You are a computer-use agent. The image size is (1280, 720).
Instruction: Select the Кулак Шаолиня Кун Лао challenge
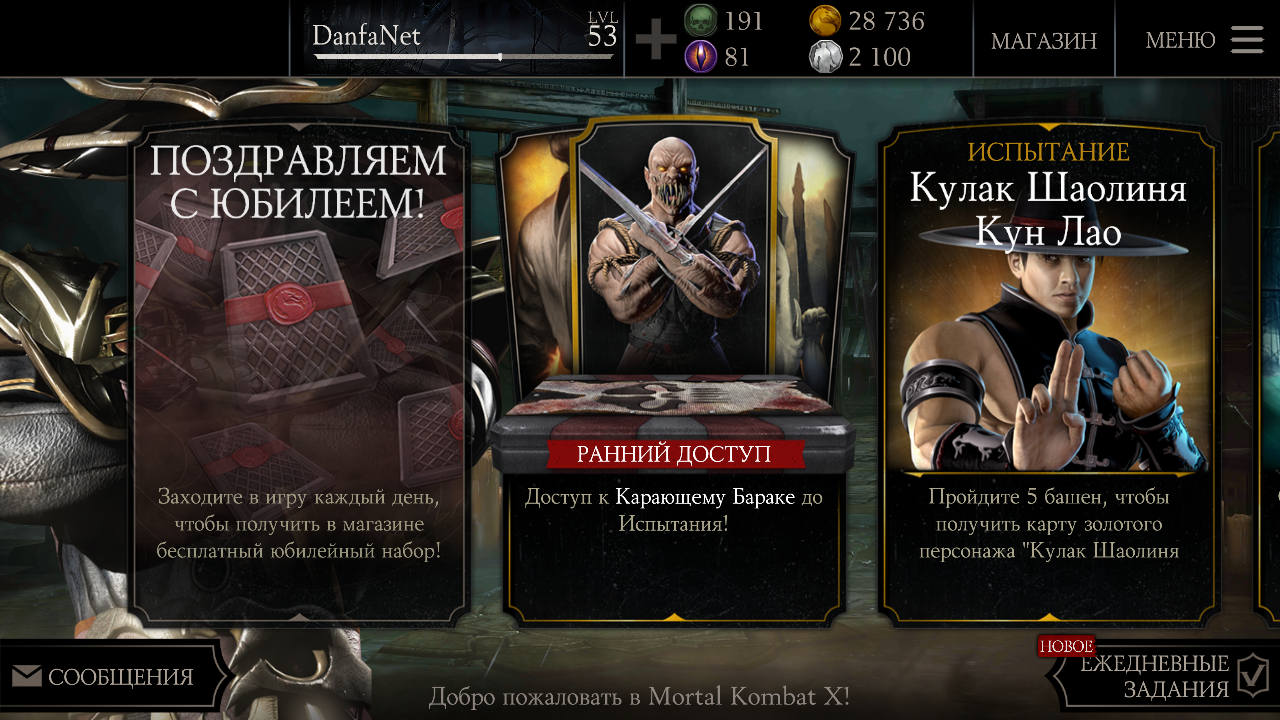click(x=1046, y=370)
